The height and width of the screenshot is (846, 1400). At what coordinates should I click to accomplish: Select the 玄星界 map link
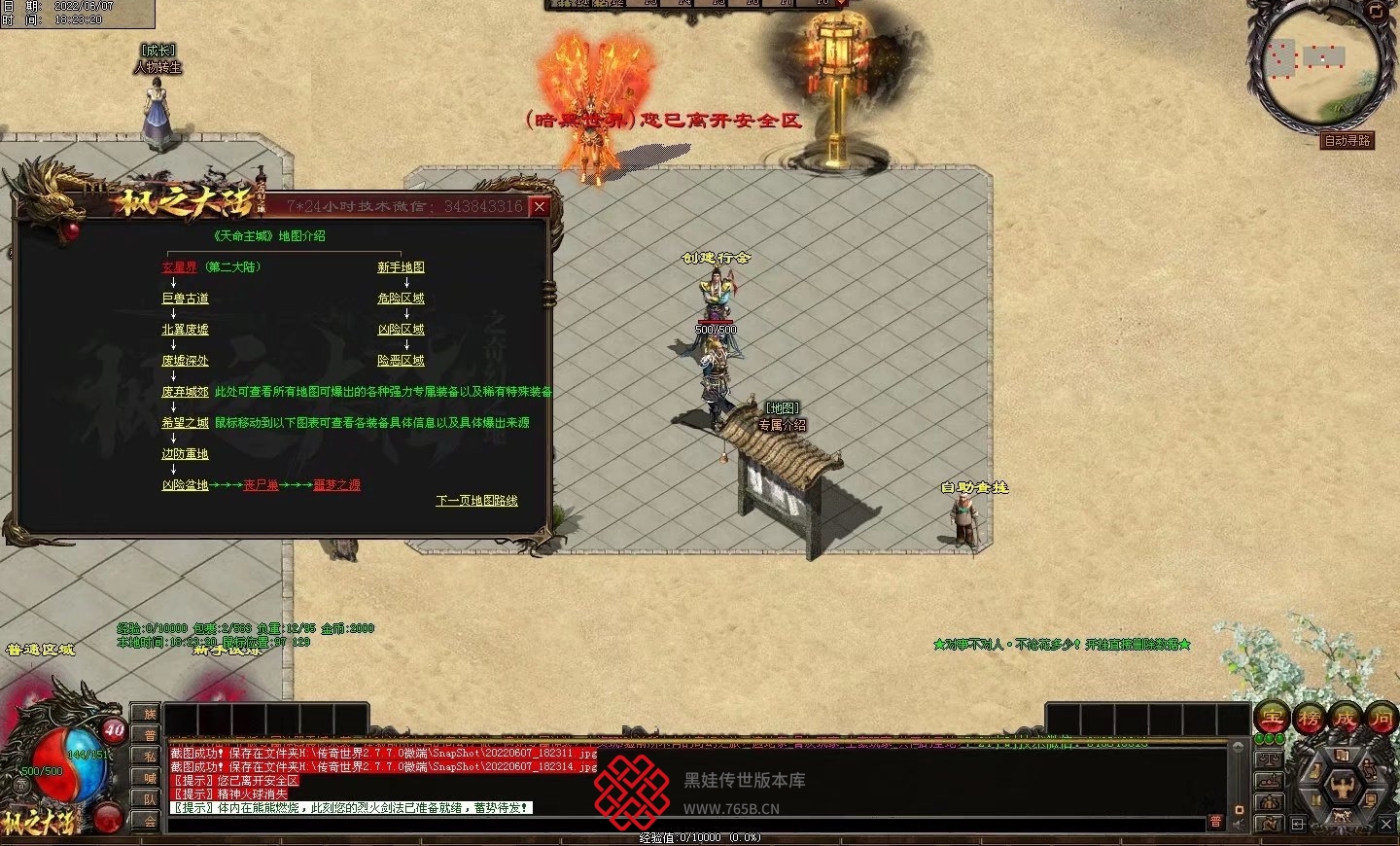(179, 267)
